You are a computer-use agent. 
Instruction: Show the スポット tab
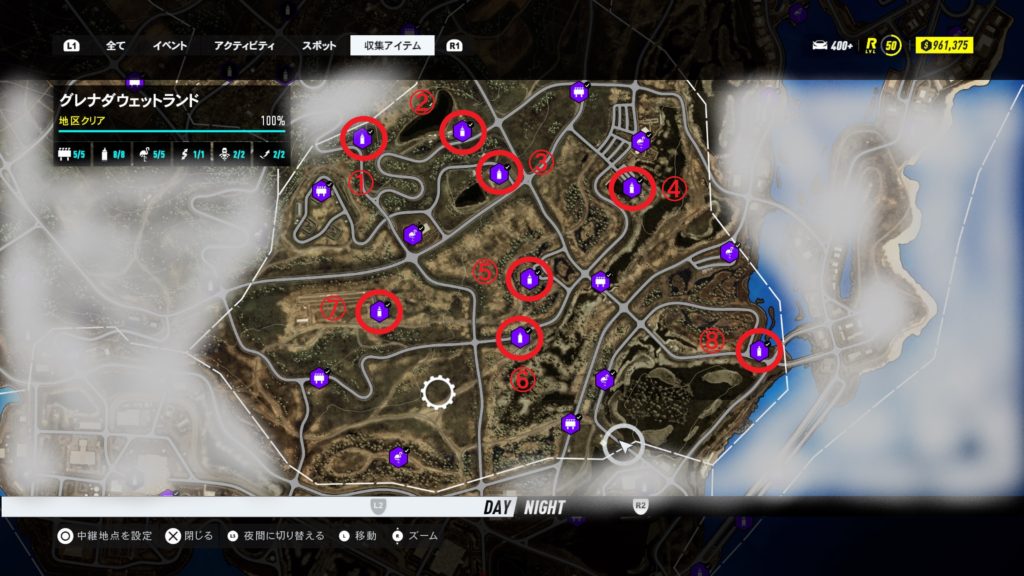point(319,45)
